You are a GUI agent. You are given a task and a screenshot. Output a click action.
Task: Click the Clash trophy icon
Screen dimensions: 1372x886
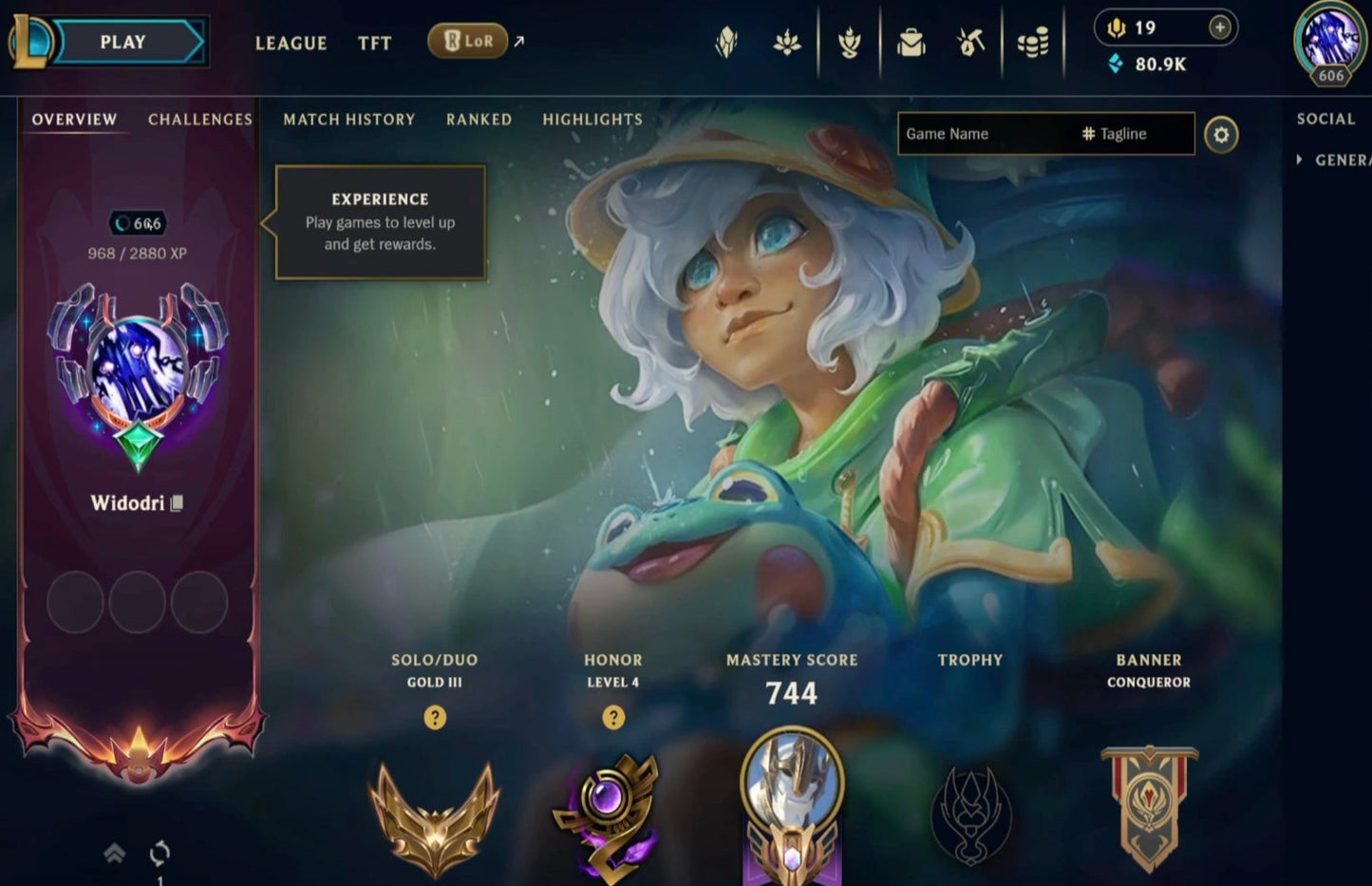(971, 817)
